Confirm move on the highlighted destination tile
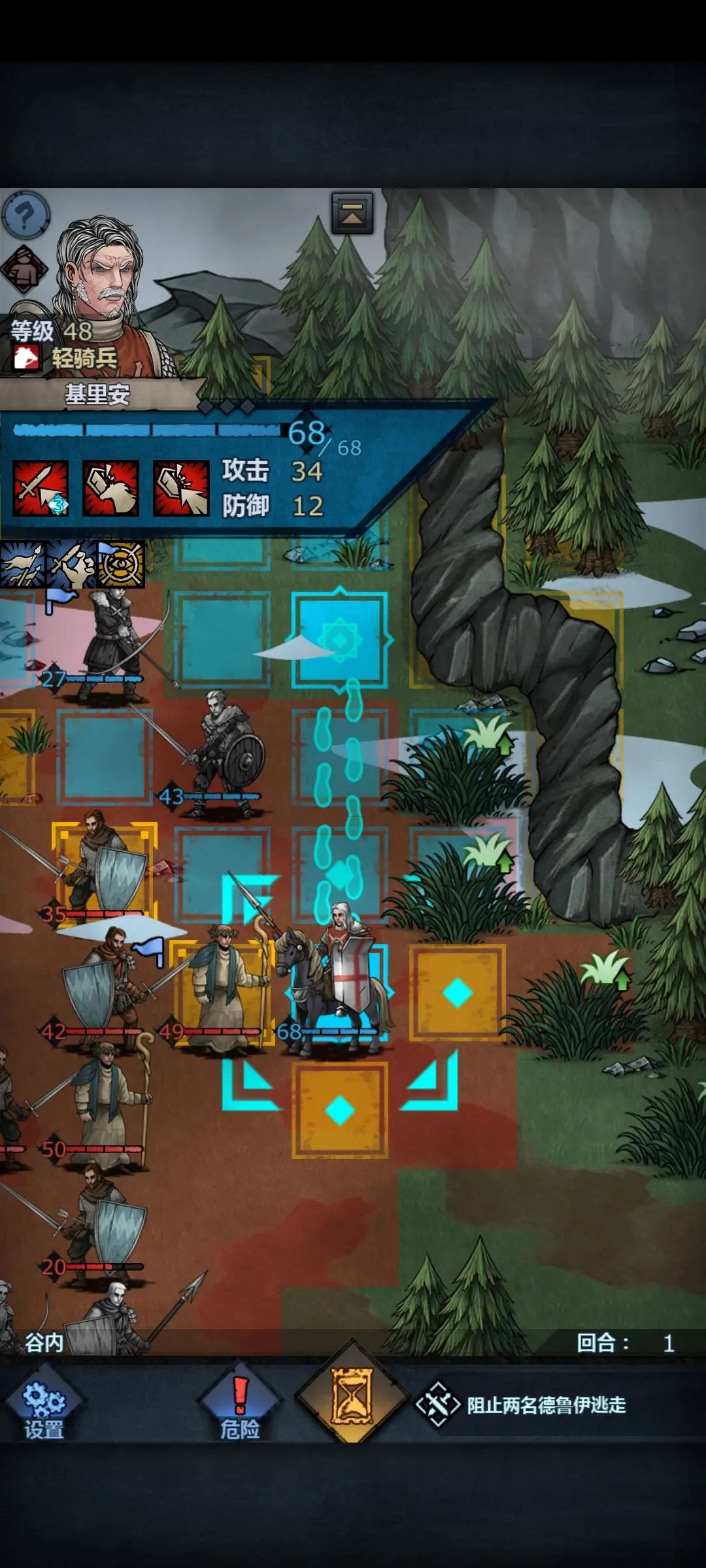The height and width of the screenshot is (1568, 706). [x=340, y=639]
